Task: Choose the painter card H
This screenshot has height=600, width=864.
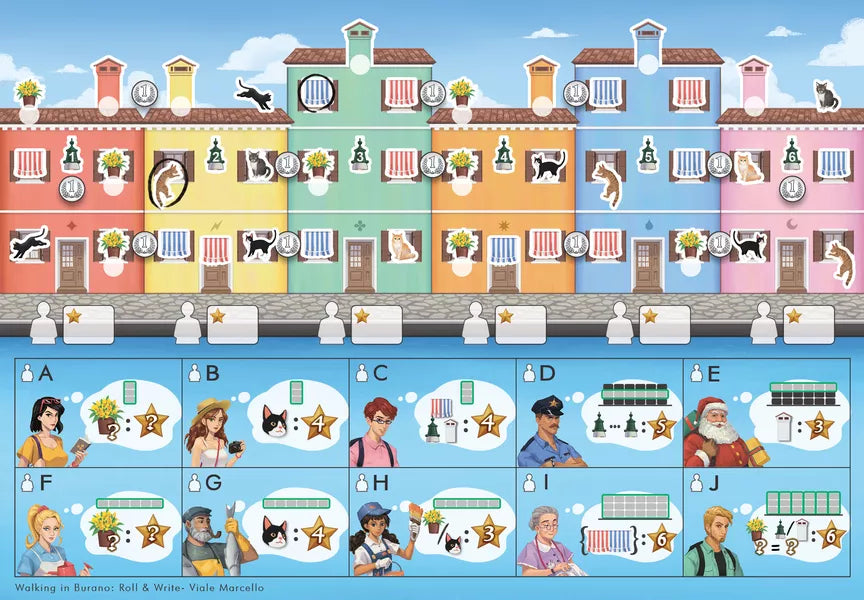Action: click(432, 526)
